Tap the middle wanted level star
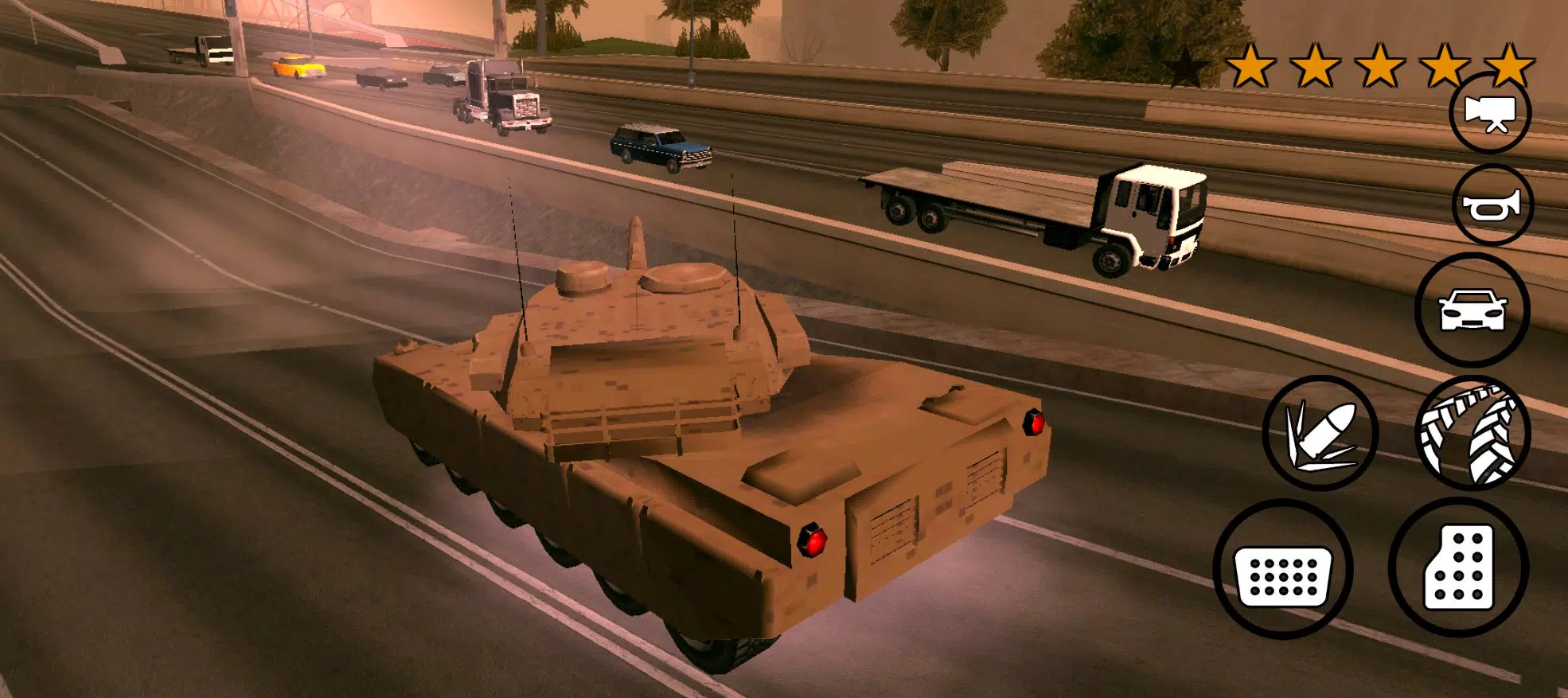 1380,67
